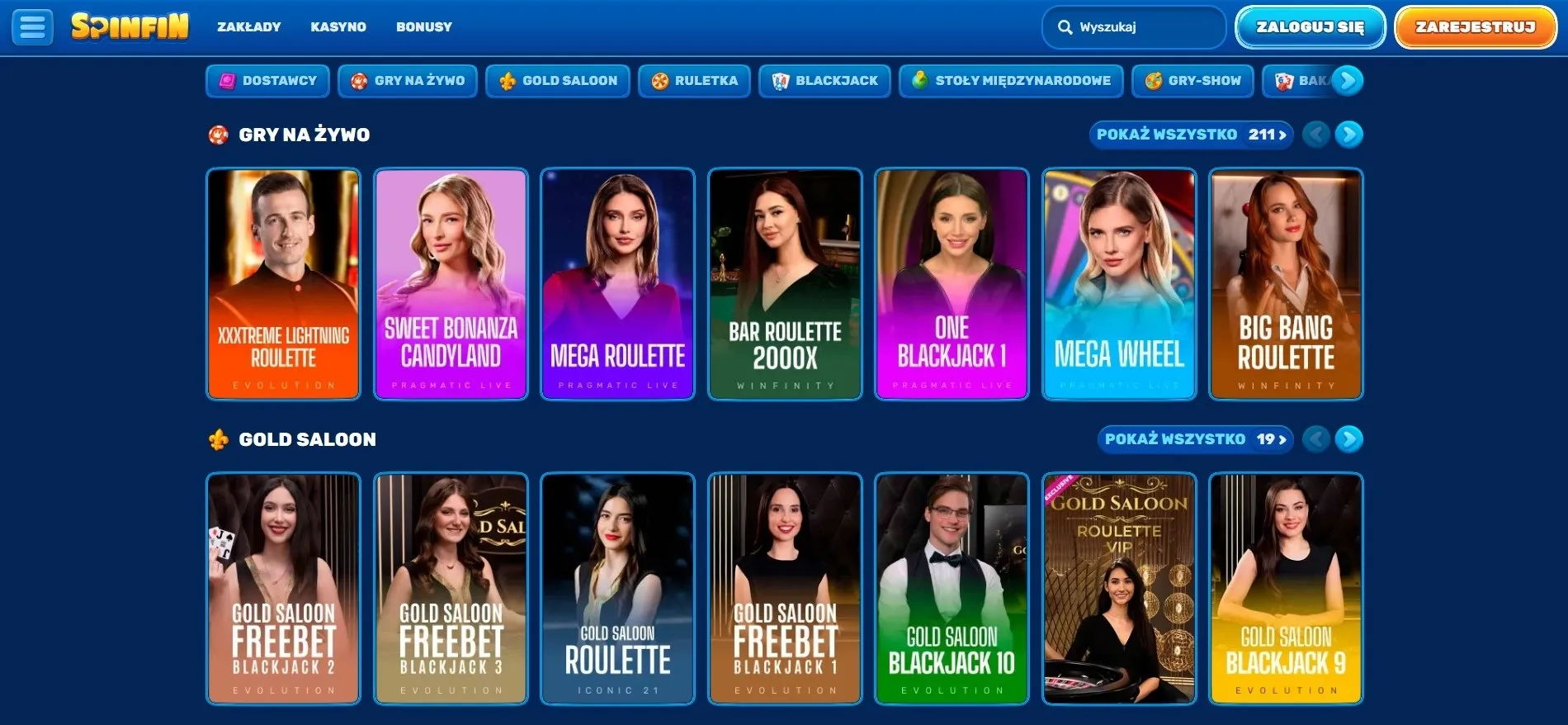Show the Gry-Show category
The height and width of the screenshot is (725, 1568).
tap(1193, 81)
